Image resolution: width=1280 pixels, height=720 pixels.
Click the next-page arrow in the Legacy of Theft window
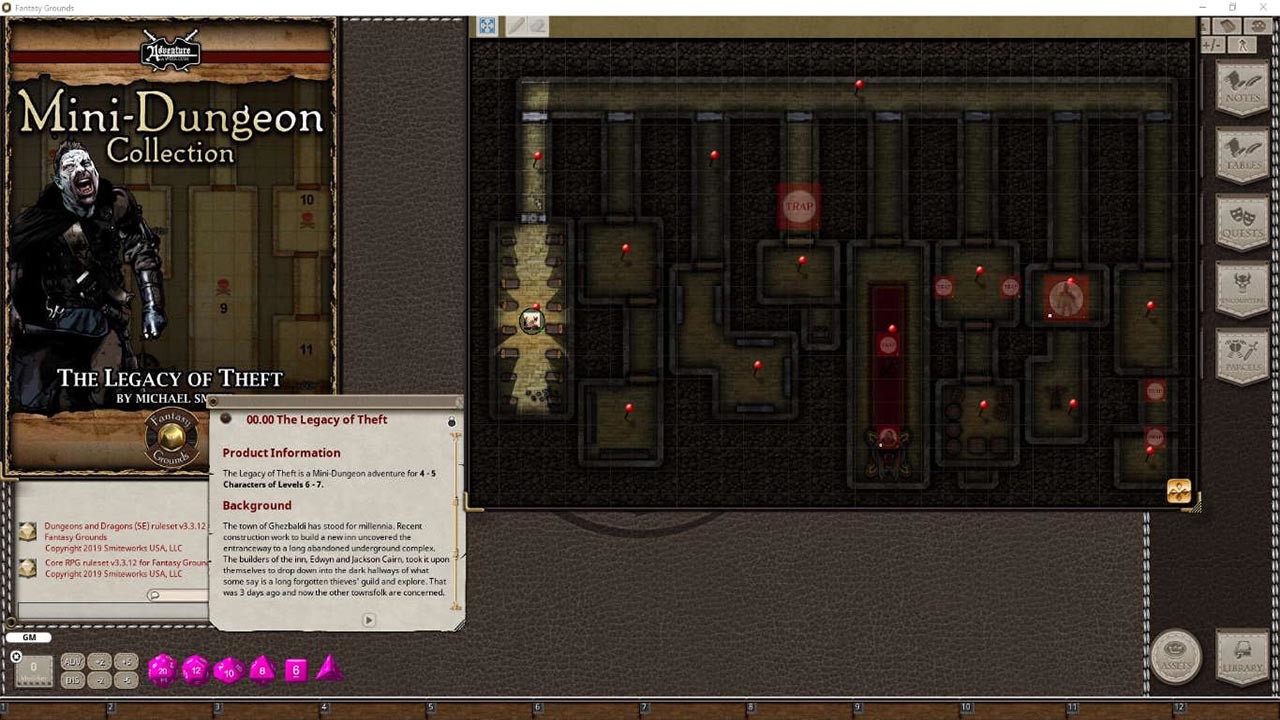[368, 620]
